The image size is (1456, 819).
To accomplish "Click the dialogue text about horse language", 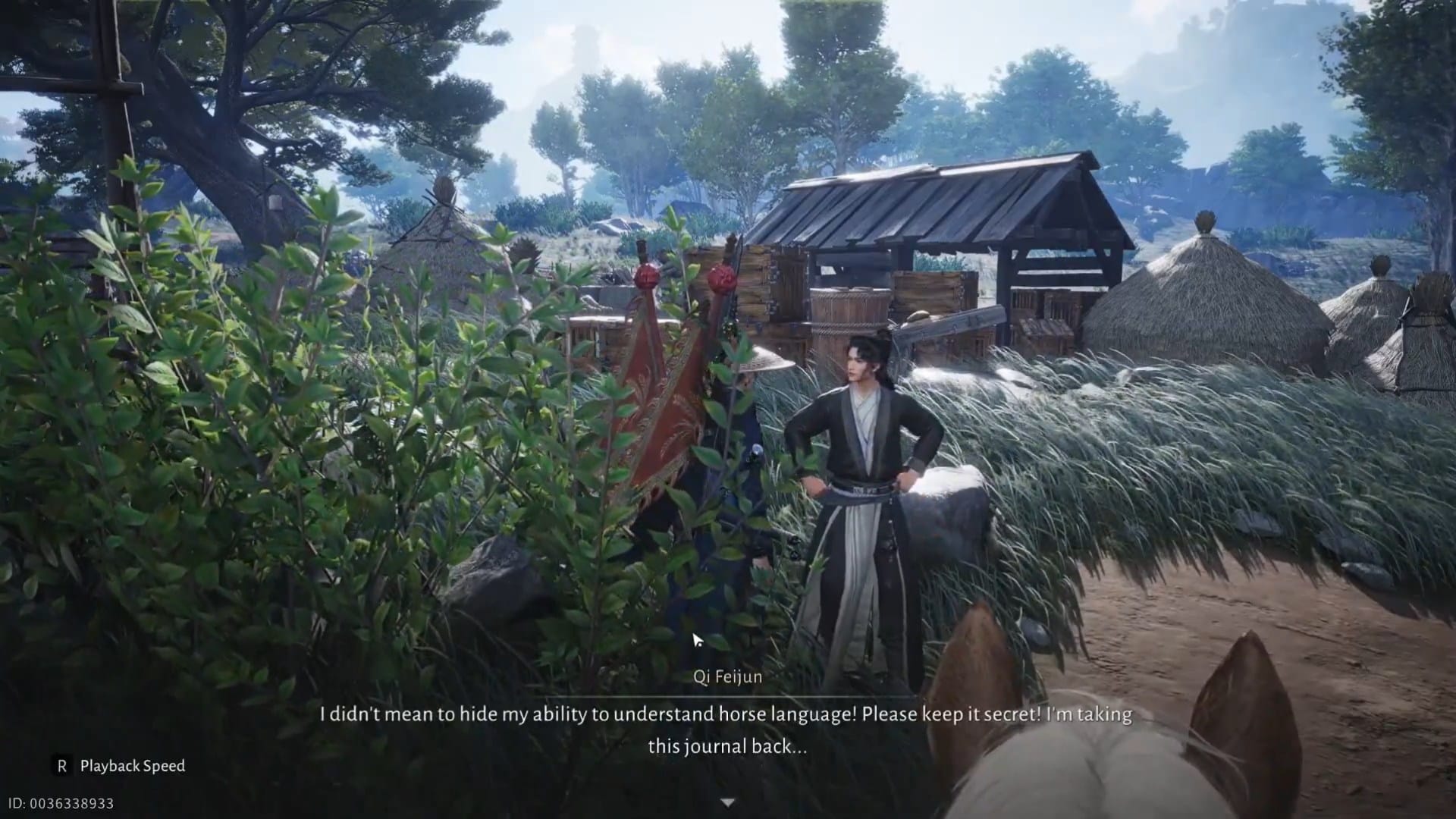I will 728,714.
